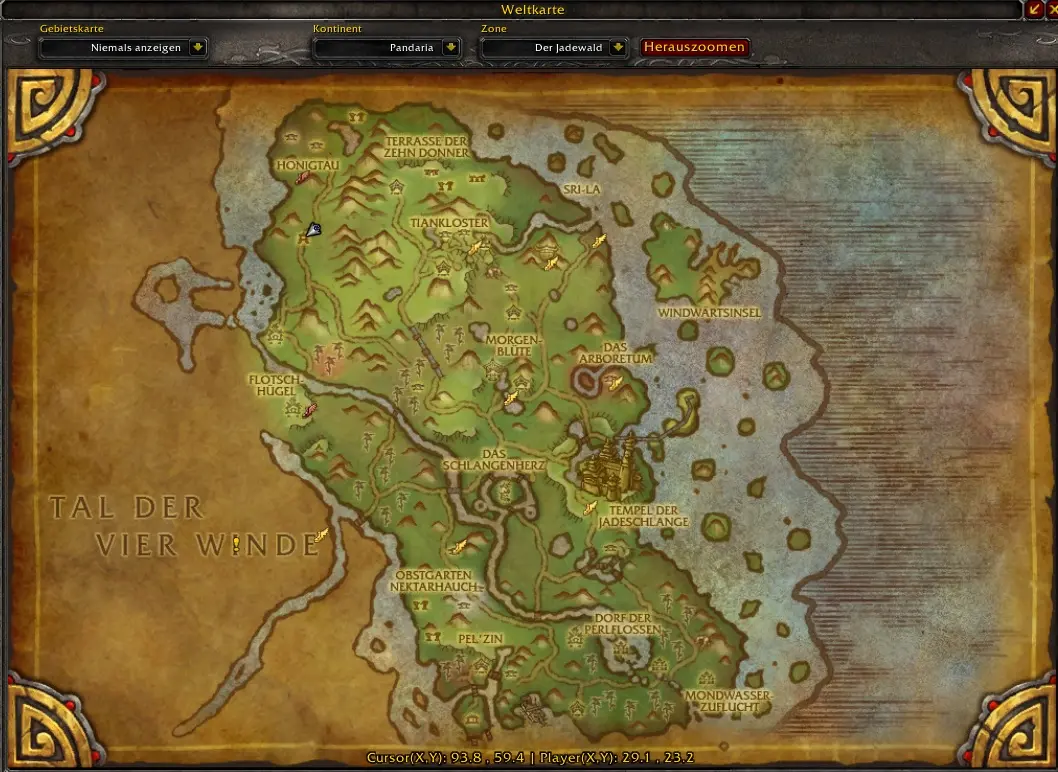Shrink the world map with the arrow button
The width and height of the screenshot is (1058, 772).
coord(1035,9)
